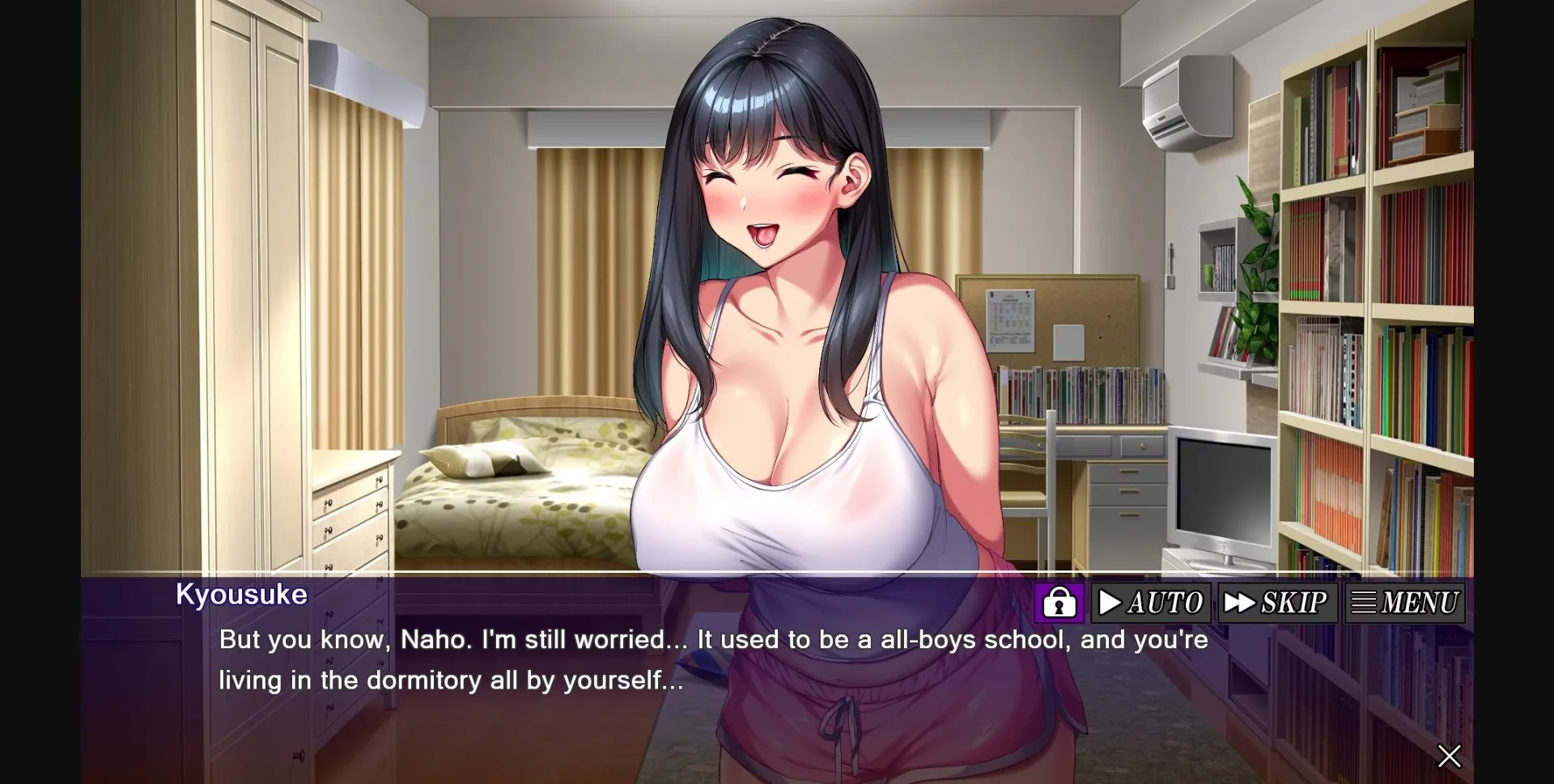Screen dimensions: 1554x784
Task: Enable auto-advance with the AUTO toggle
Action: (1150, 603)
